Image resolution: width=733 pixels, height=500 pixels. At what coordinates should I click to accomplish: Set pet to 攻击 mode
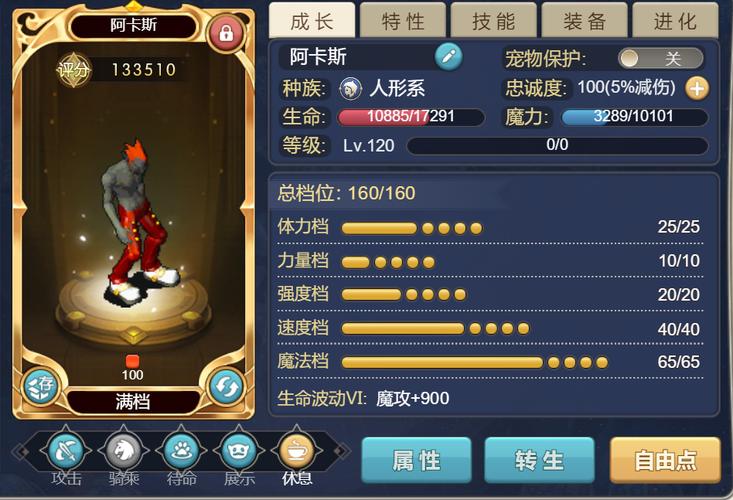click(x=67, y=452)
